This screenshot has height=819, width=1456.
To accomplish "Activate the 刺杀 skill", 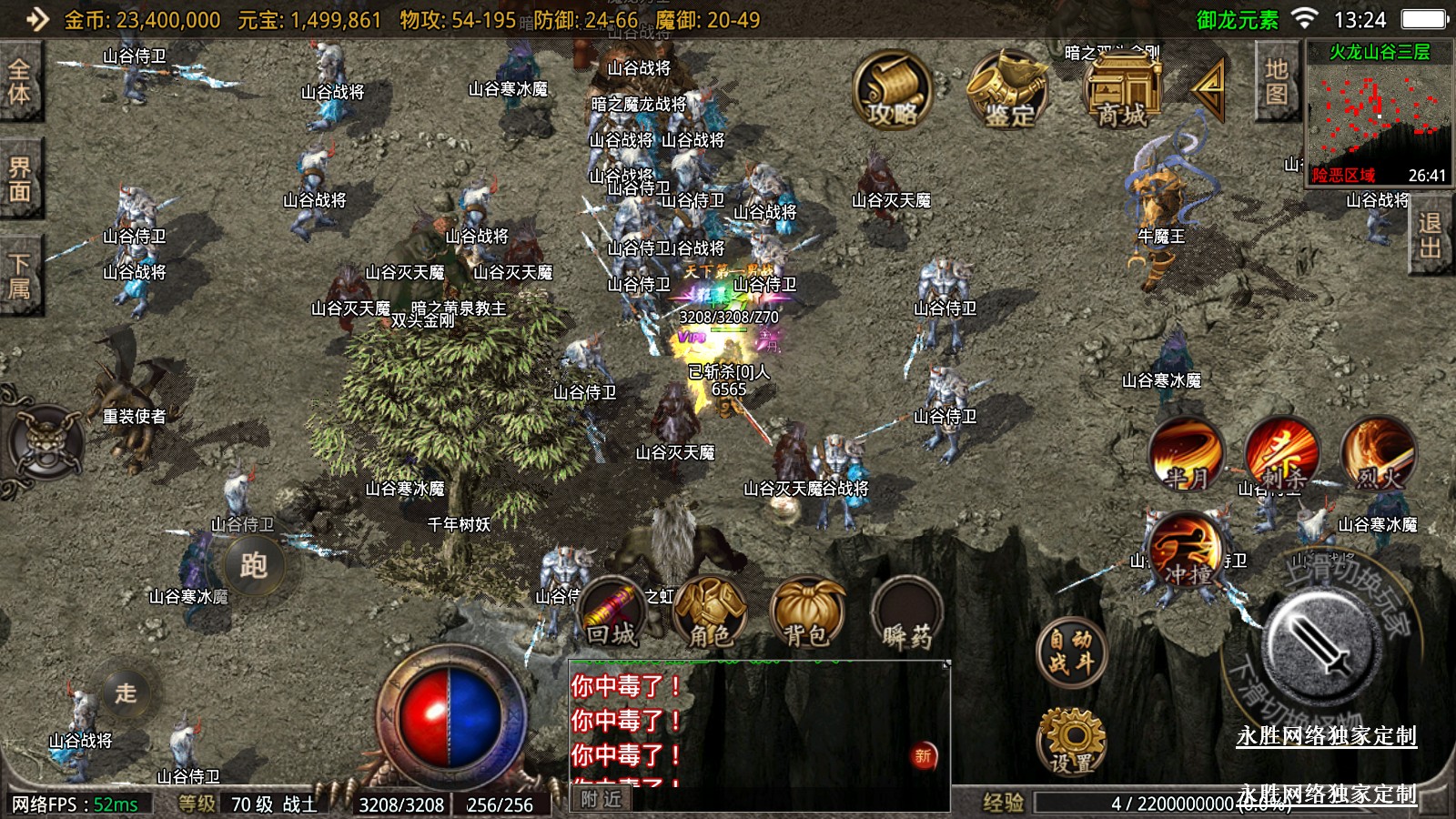I will 1281,453.
